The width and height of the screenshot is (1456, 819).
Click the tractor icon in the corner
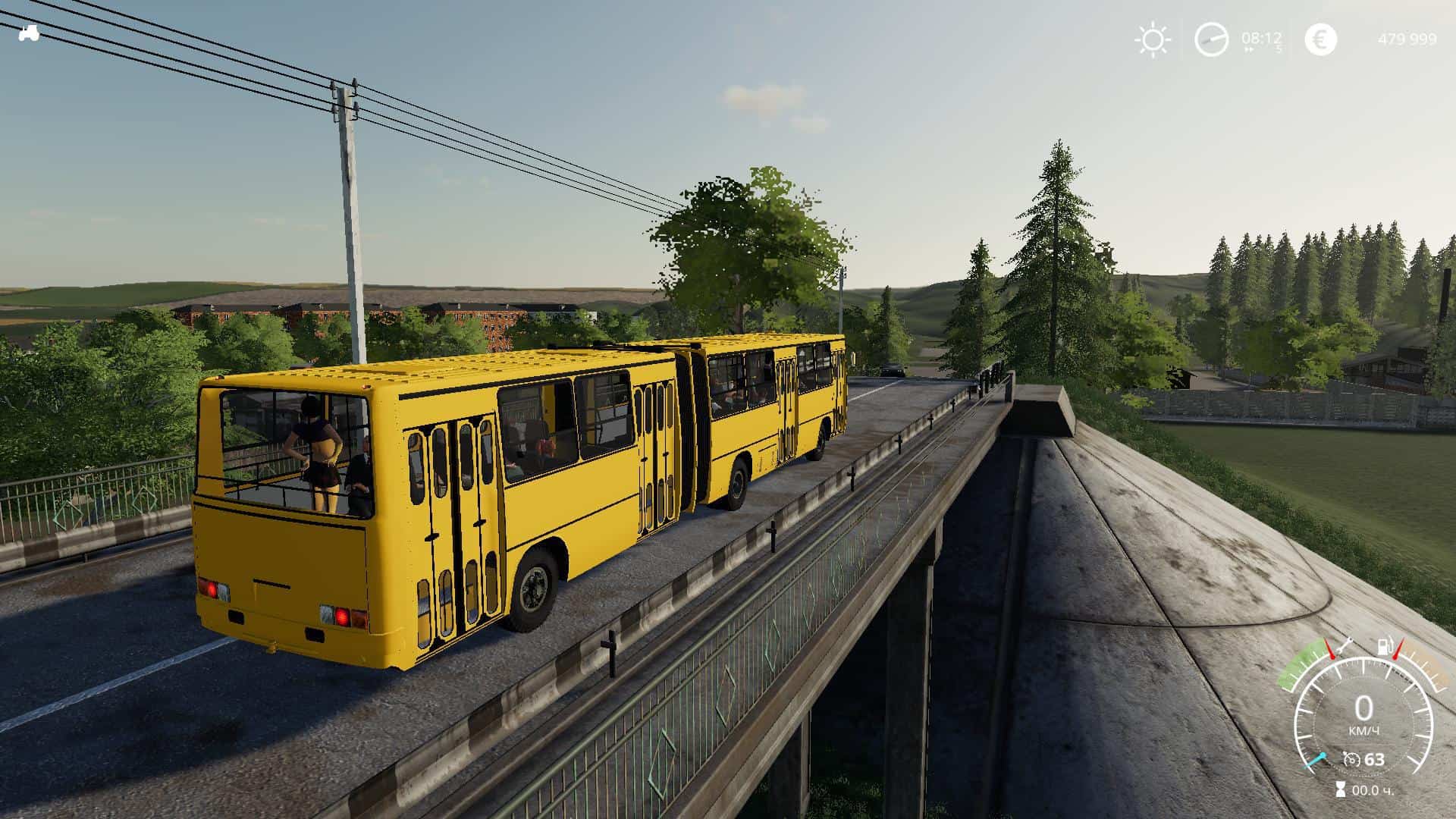tap(29, 33)
